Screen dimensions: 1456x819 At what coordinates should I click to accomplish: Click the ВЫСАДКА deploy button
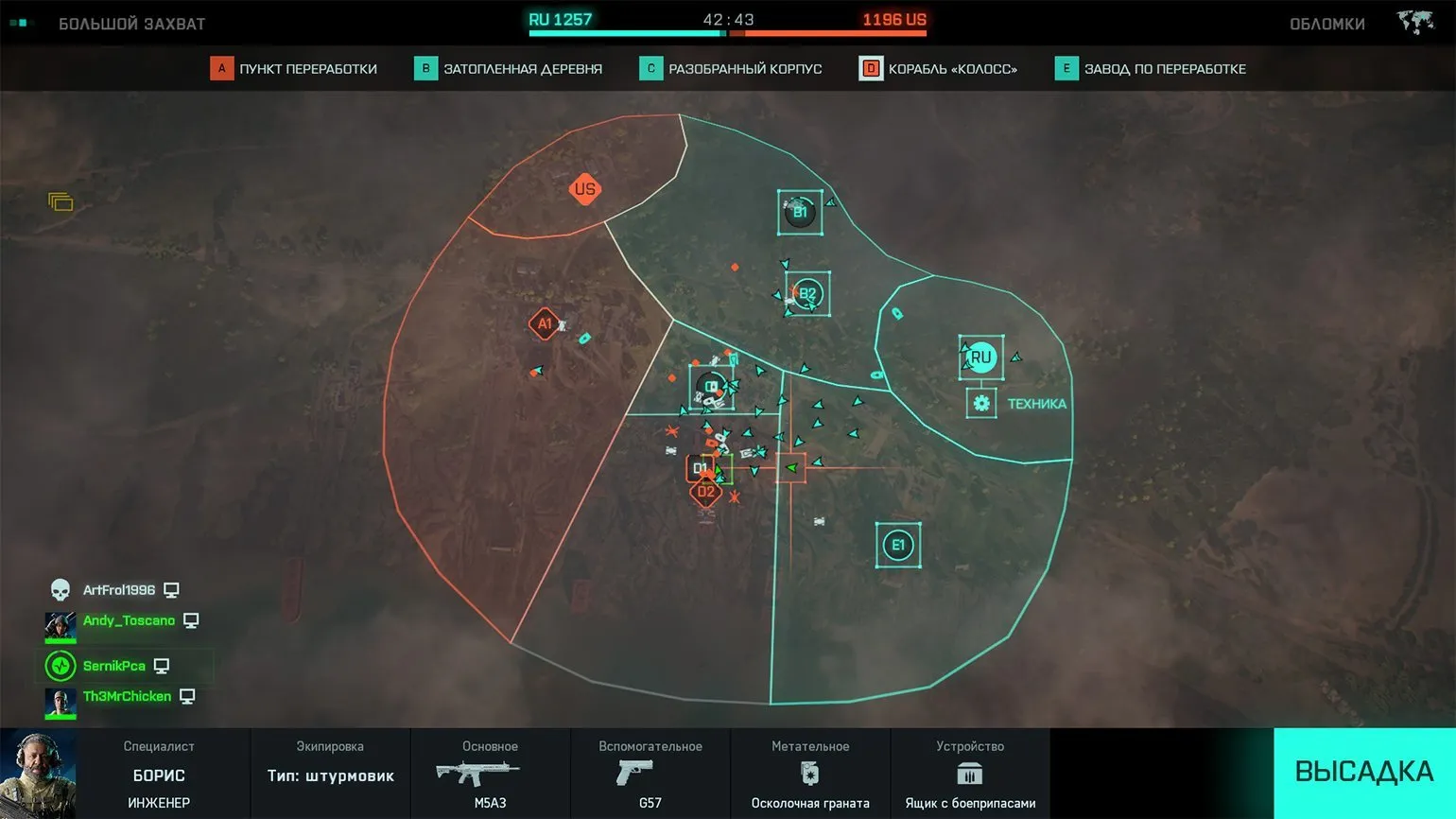[x=1363, y=772]
